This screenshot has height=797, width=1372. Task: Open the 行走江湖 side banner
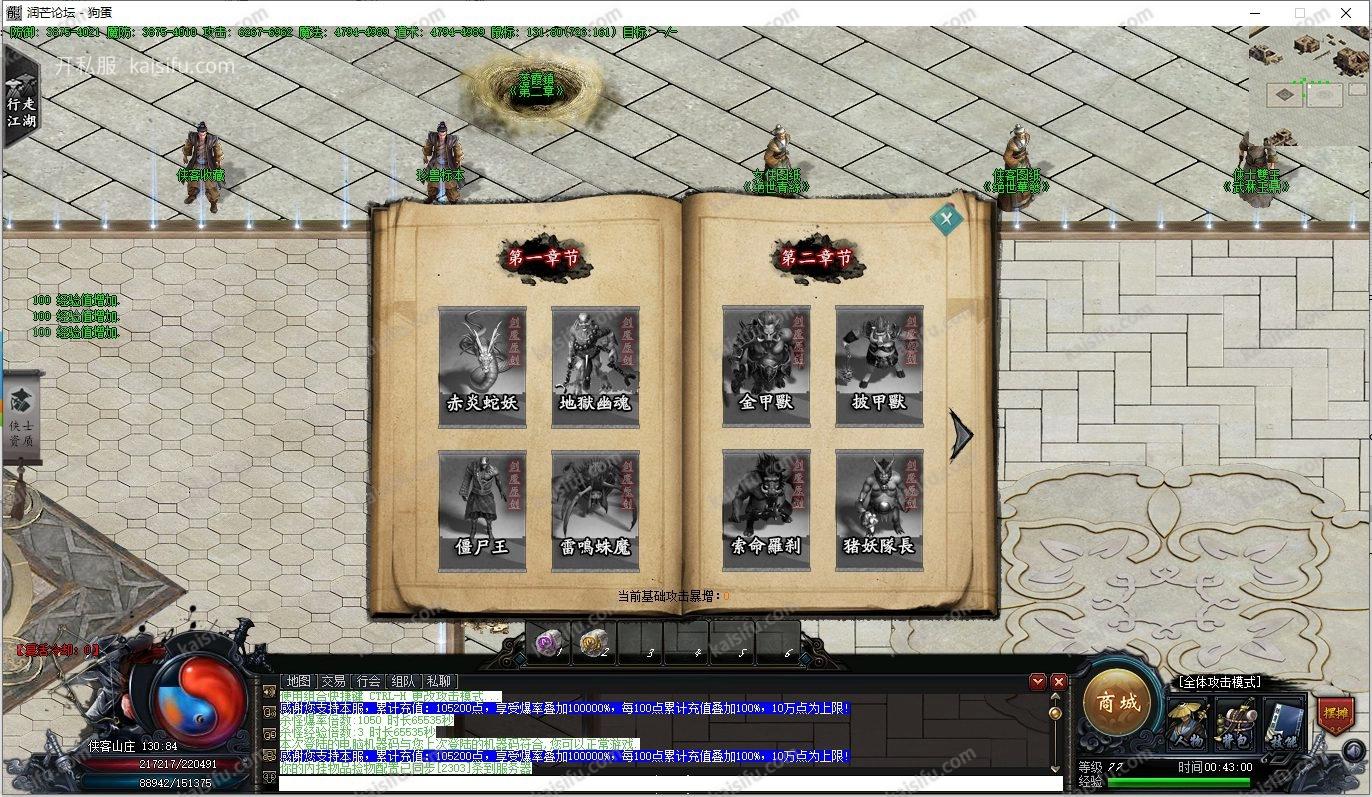pos(20,105)
